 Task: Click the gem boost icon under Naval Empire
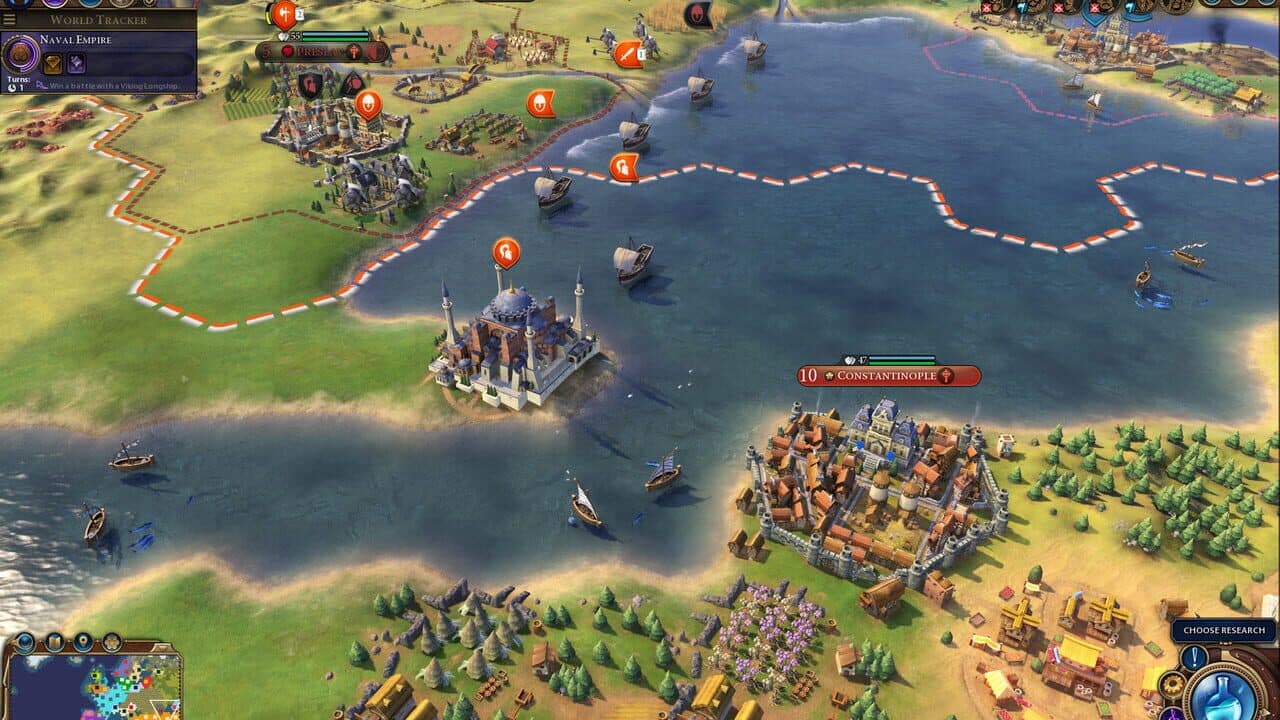(53, 62)
